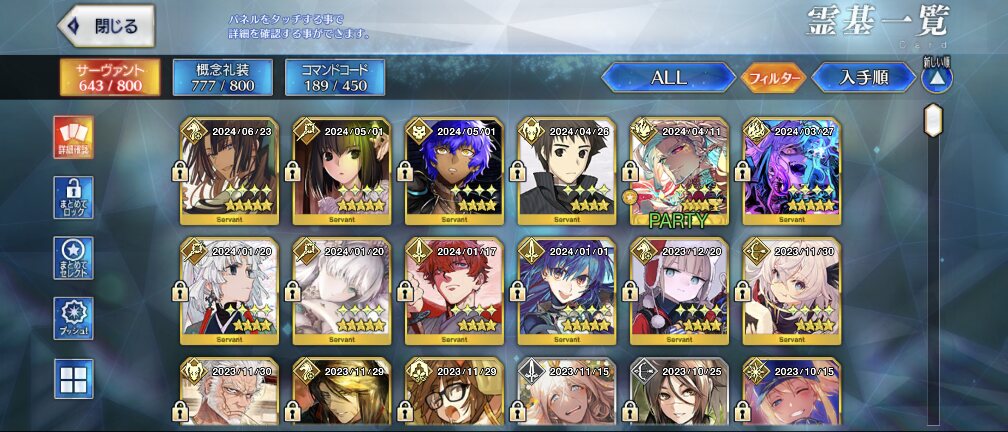Viewport: 1008px width, 432px height.
Task: Click the blue gear push icon
Action: pos(74,317)
